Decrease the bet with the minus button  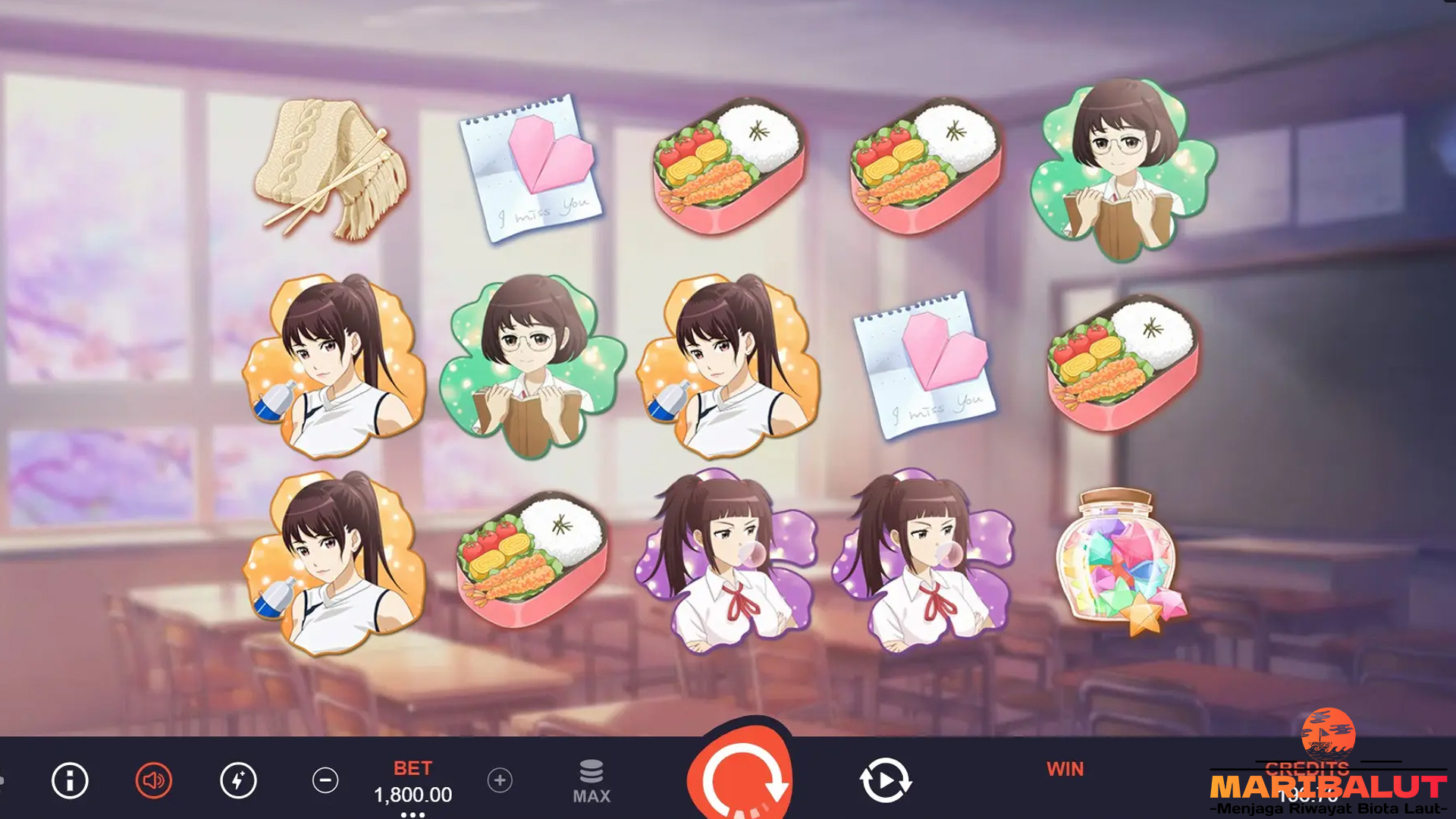(x=325, y=780)
